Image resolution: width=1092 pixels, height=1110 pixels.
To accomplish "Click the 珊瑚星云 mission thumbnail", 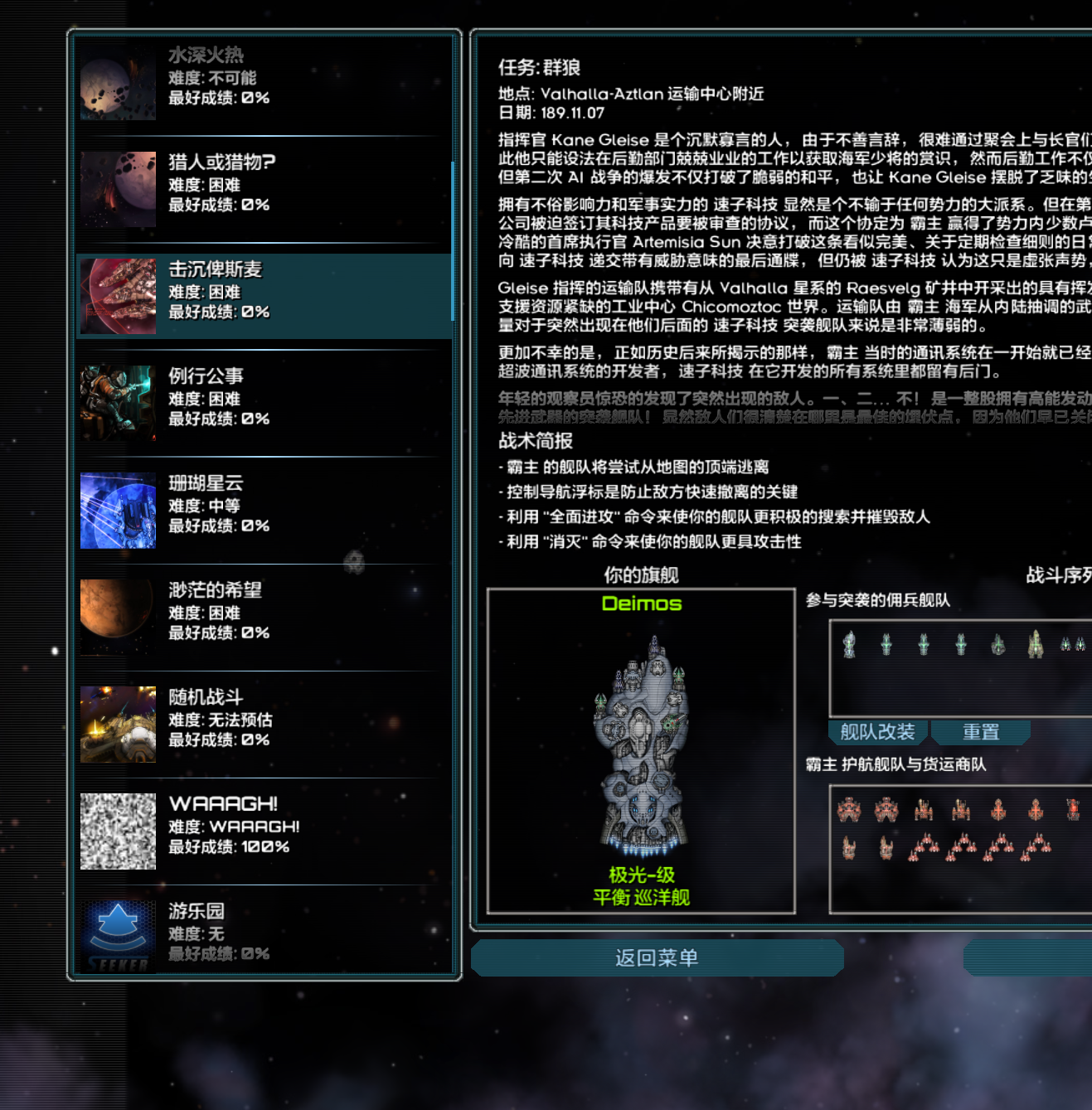I will click(x=118, y=510).
